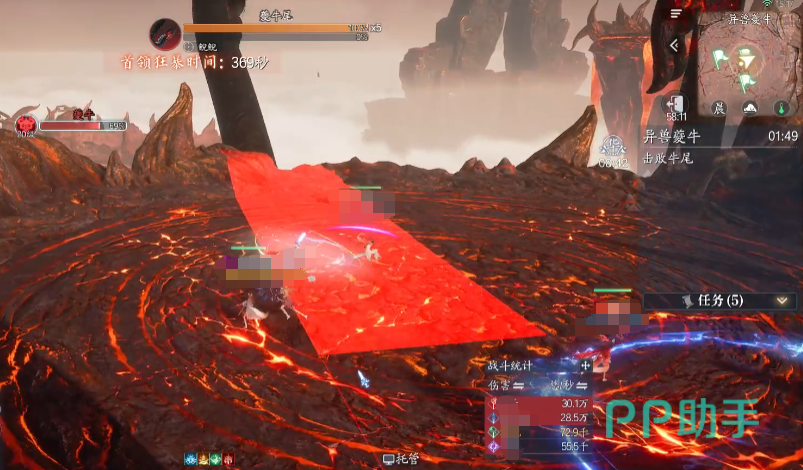
Task: Open the cloud weather icon under the minimap
Action: [749, 108]
